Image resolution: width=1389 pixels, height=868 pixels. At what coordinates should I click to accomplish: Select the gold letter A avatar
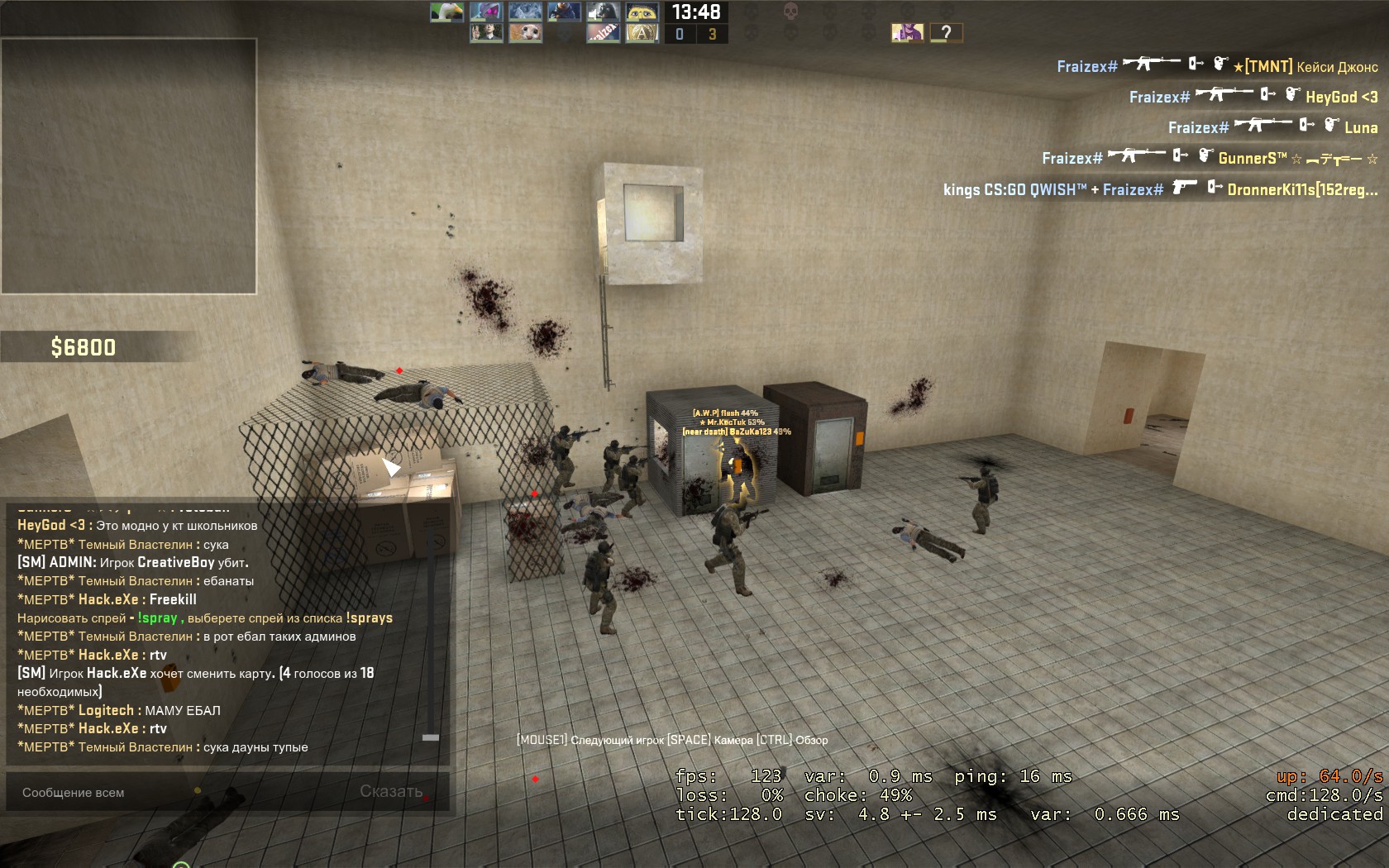click(x=642, y=33)
